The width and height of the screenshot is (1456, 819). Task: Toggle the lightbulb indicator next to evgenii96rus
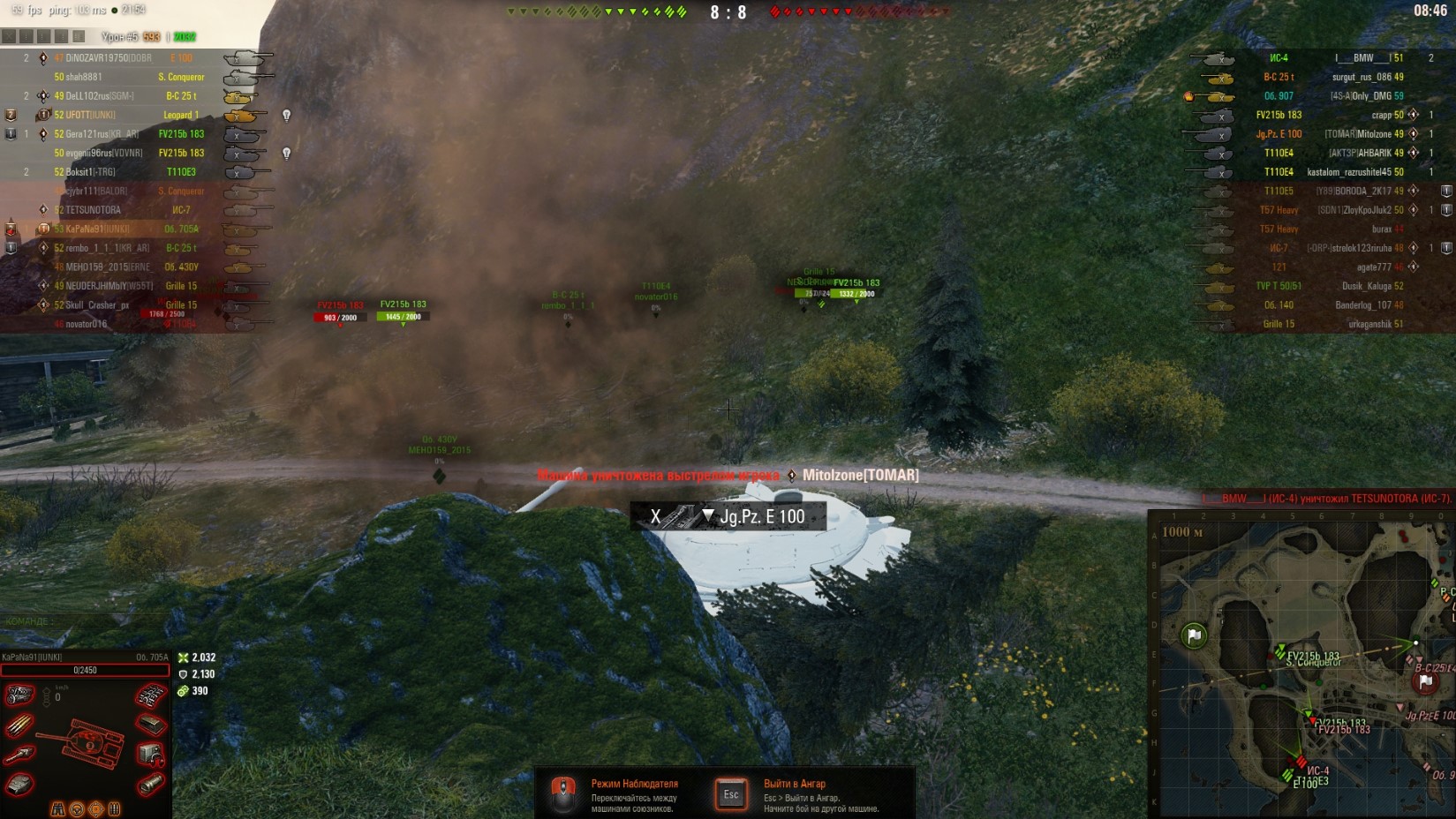click(287, 154)
